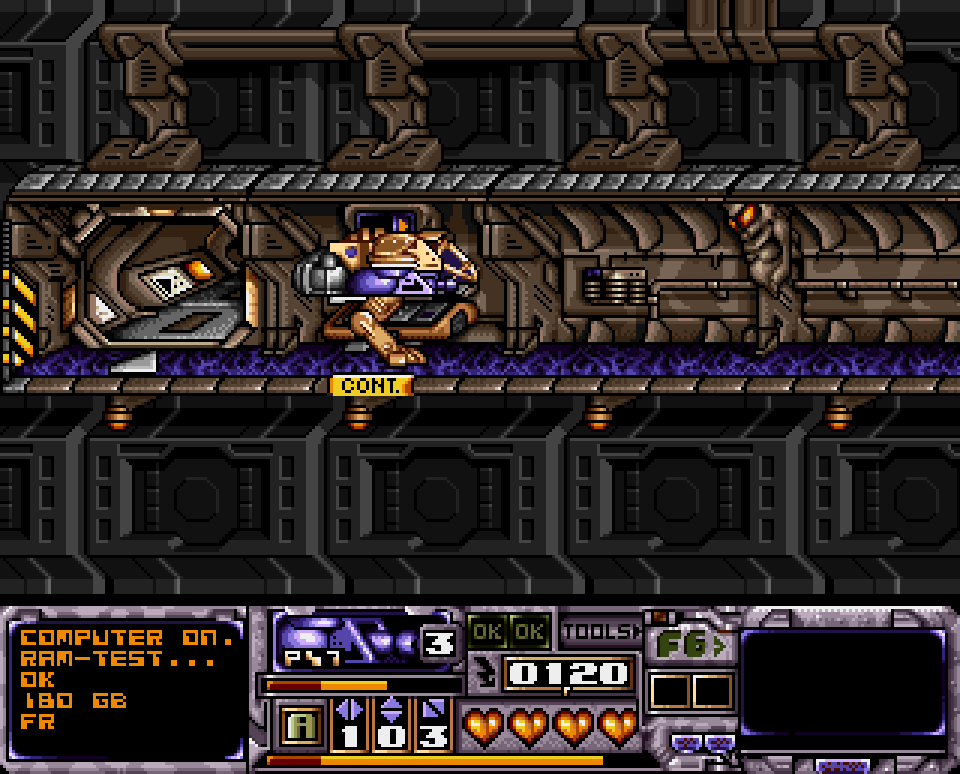This screenshot has height=774, width=960.
Task: Click the orange computer message terminal
Action: [127, 681]
